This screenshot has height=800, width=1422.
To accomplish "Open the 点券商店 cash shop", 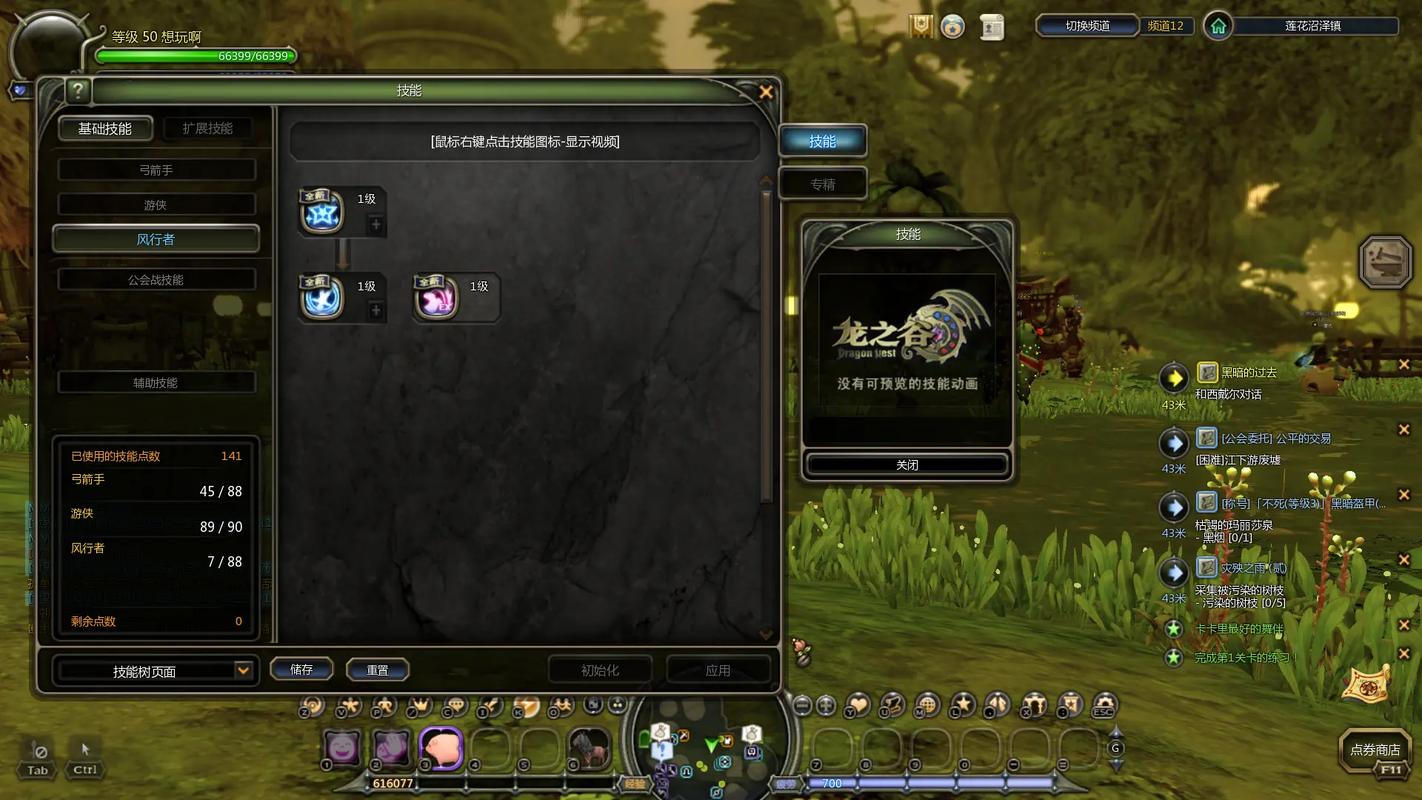I will coord(1375,750).
